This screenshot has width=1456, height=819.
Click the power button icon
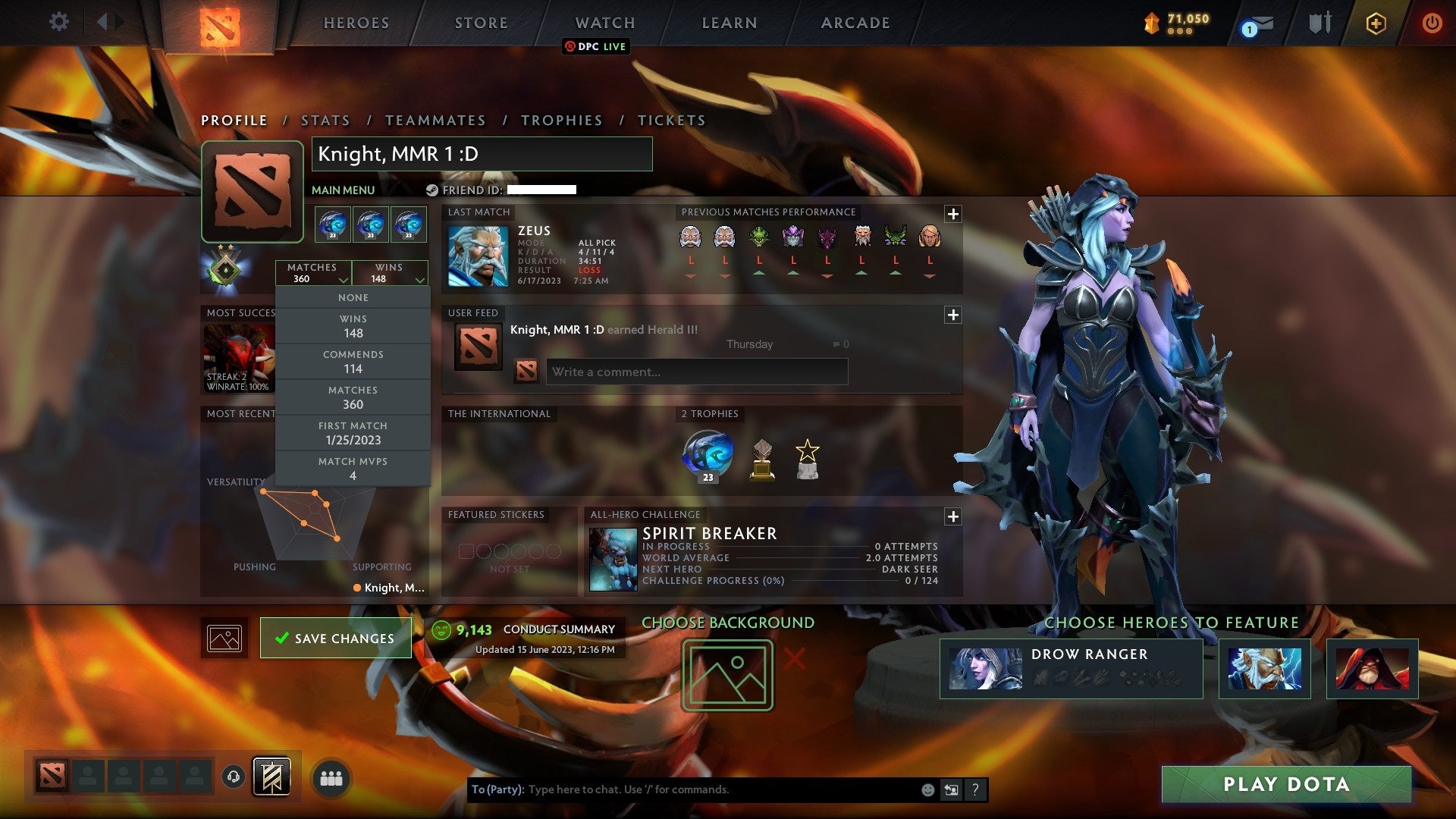1432,22
